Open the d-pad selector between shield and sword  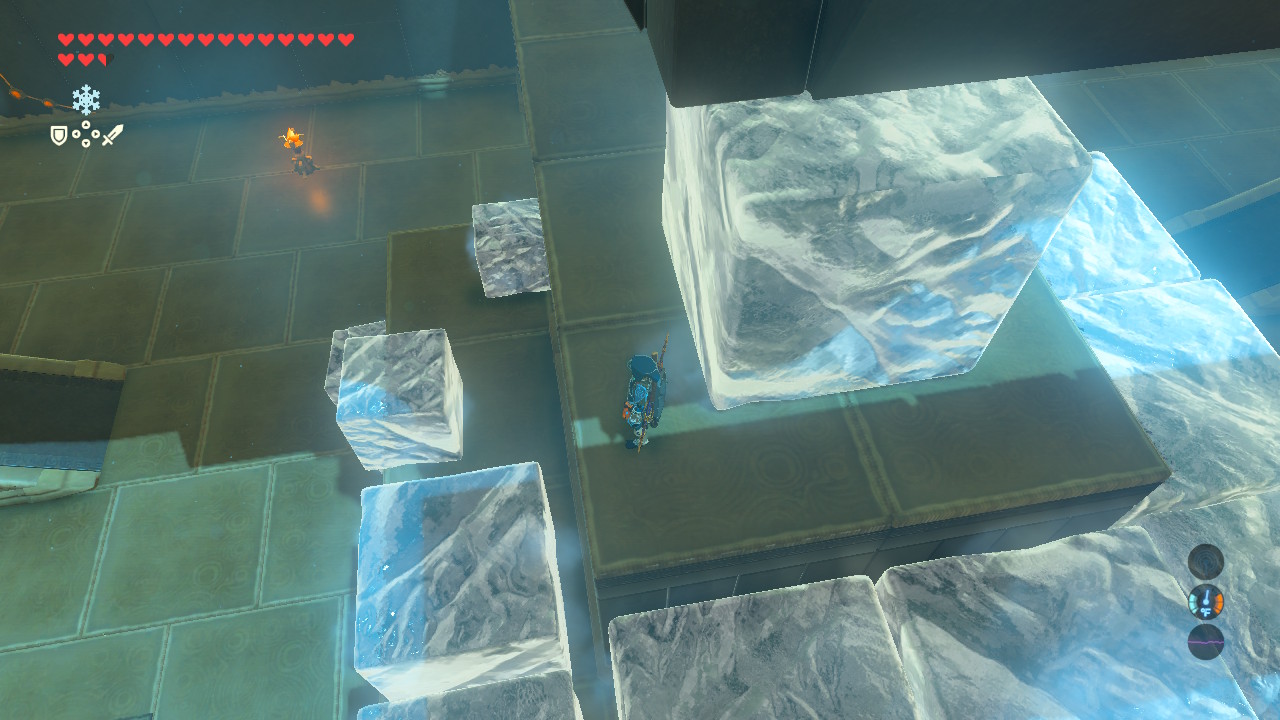(86, 133)
